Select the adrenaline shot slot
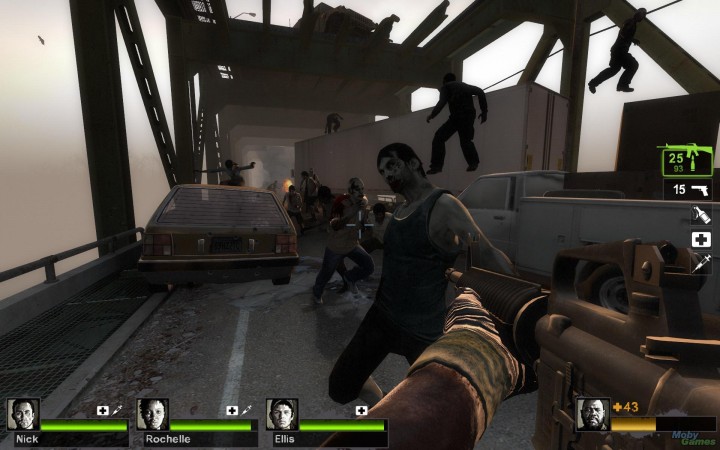This screenshot has height=450, width=720. point(701,265)
